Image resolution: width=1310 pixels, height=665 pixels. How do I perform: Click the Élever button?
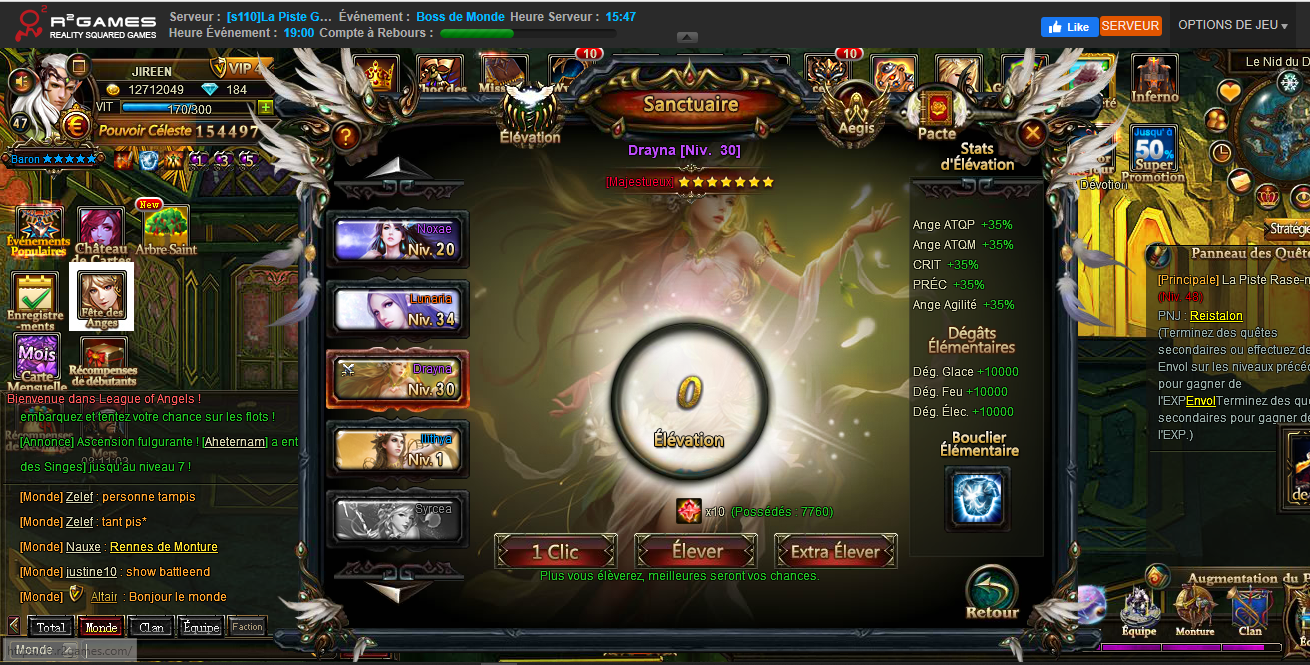click(696, 551)
